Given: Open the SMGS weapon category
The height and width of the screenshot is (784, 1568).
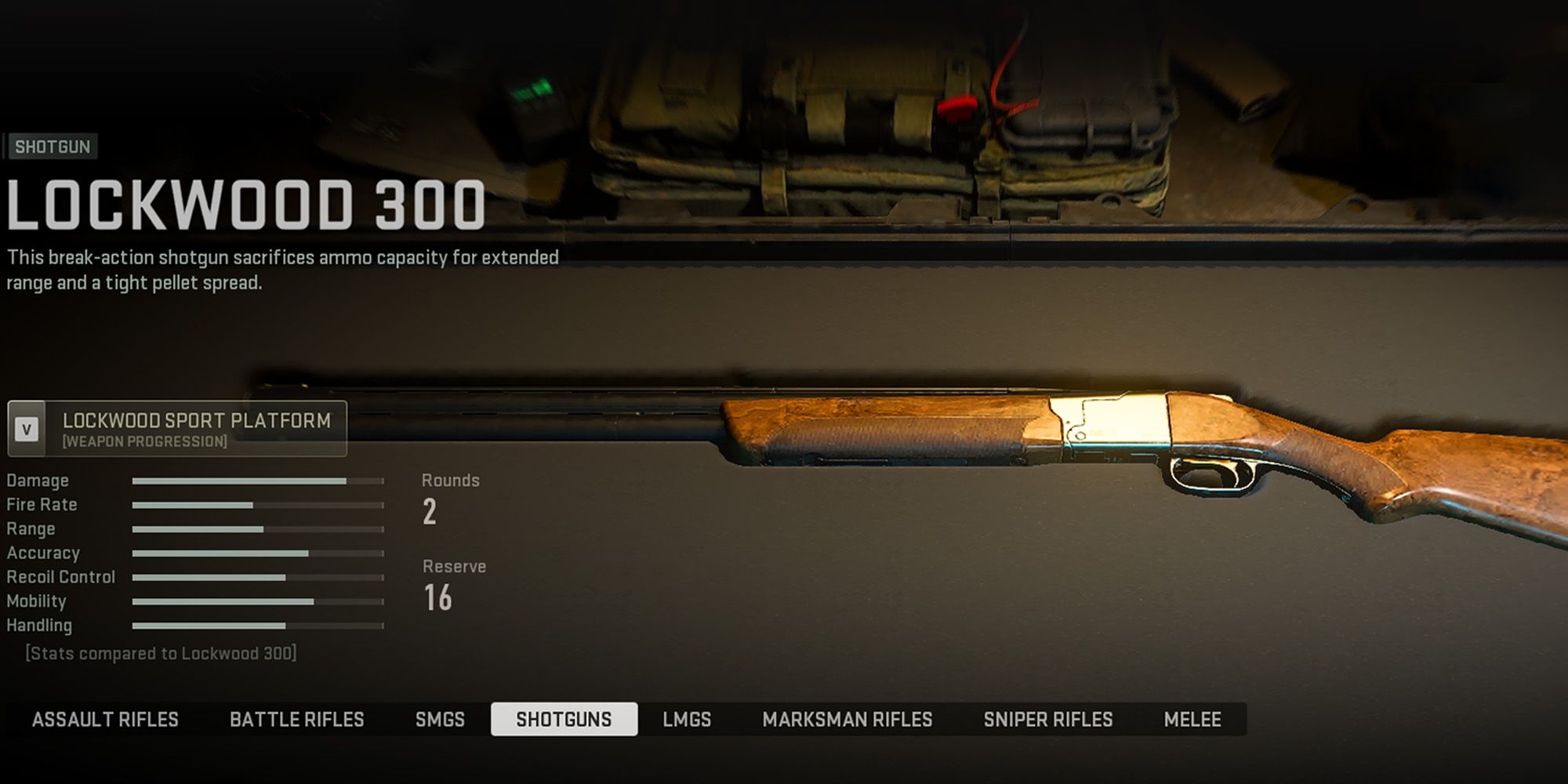Looking at the screenshot, I should coord(441,719).
